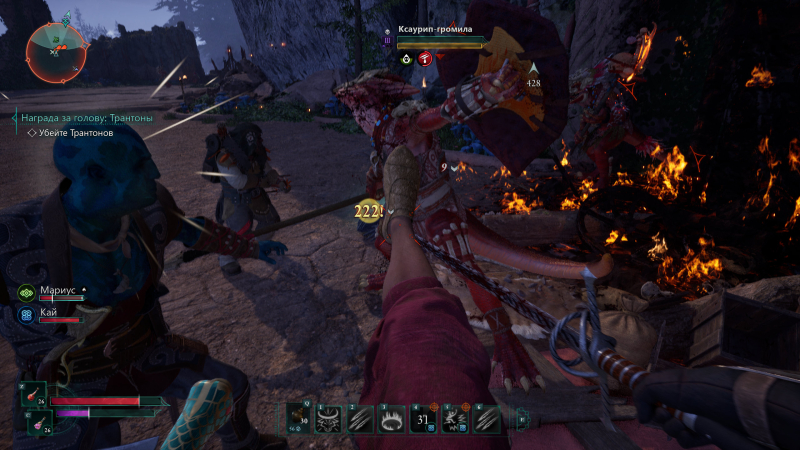Image resolution: width=800 pixels, height=450 pixels.
Task: Click the green poison status icon on the enemy
Action: [x=406, y=59]
